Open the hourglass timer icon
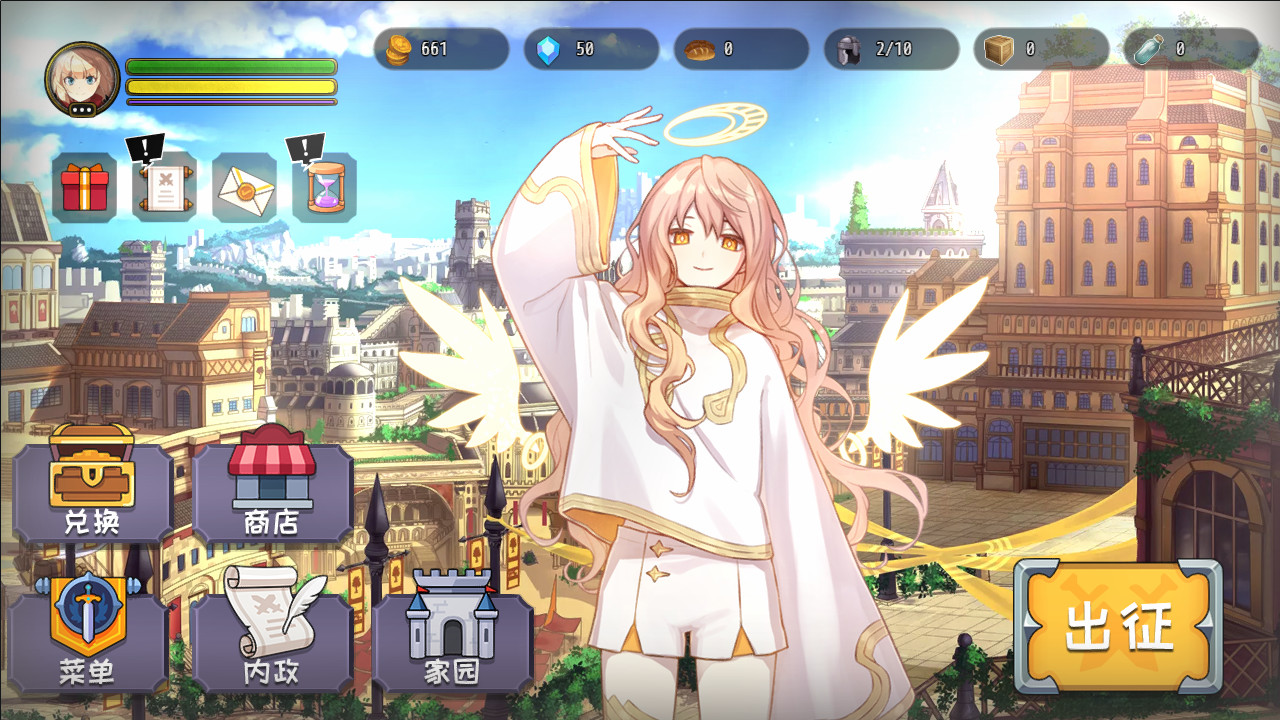 pos(324,187)
